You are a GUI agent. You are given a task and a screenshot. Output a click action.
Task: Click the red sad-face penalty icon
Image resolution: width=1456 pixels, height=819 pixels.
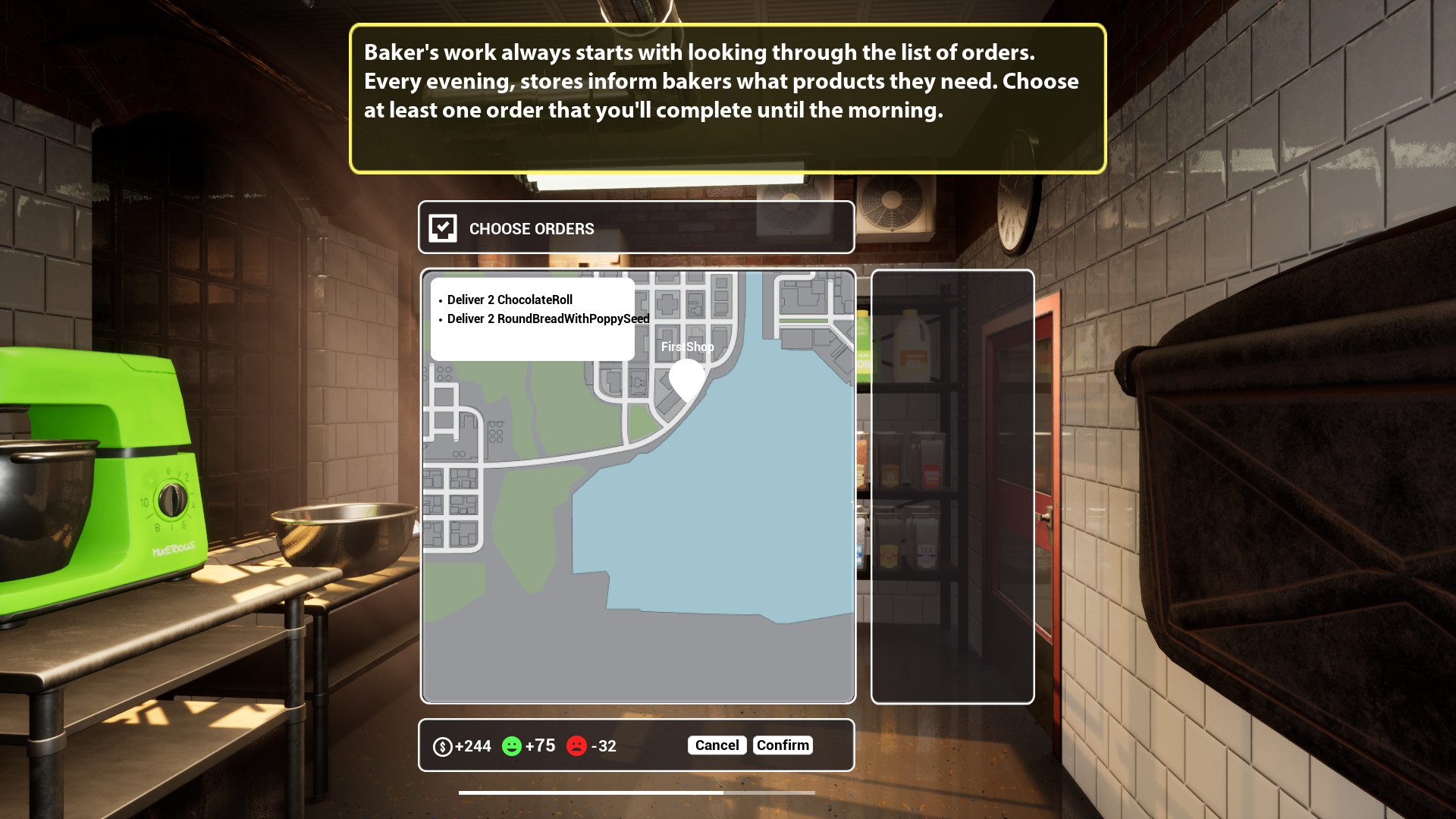(576, 745)
